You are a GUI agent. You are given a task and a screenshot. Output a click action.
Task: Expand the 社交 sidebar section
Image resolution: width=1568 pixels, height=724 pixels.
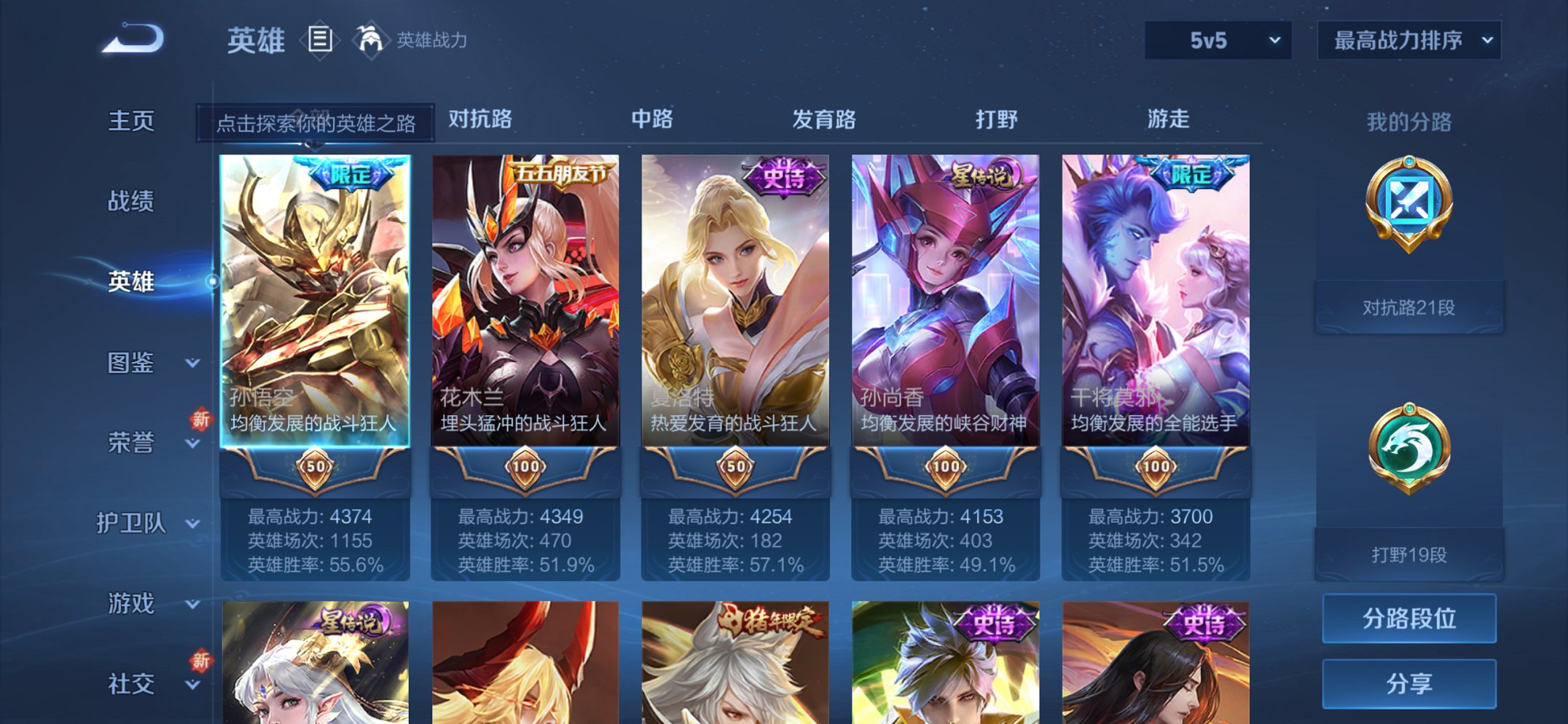[131, 683]
